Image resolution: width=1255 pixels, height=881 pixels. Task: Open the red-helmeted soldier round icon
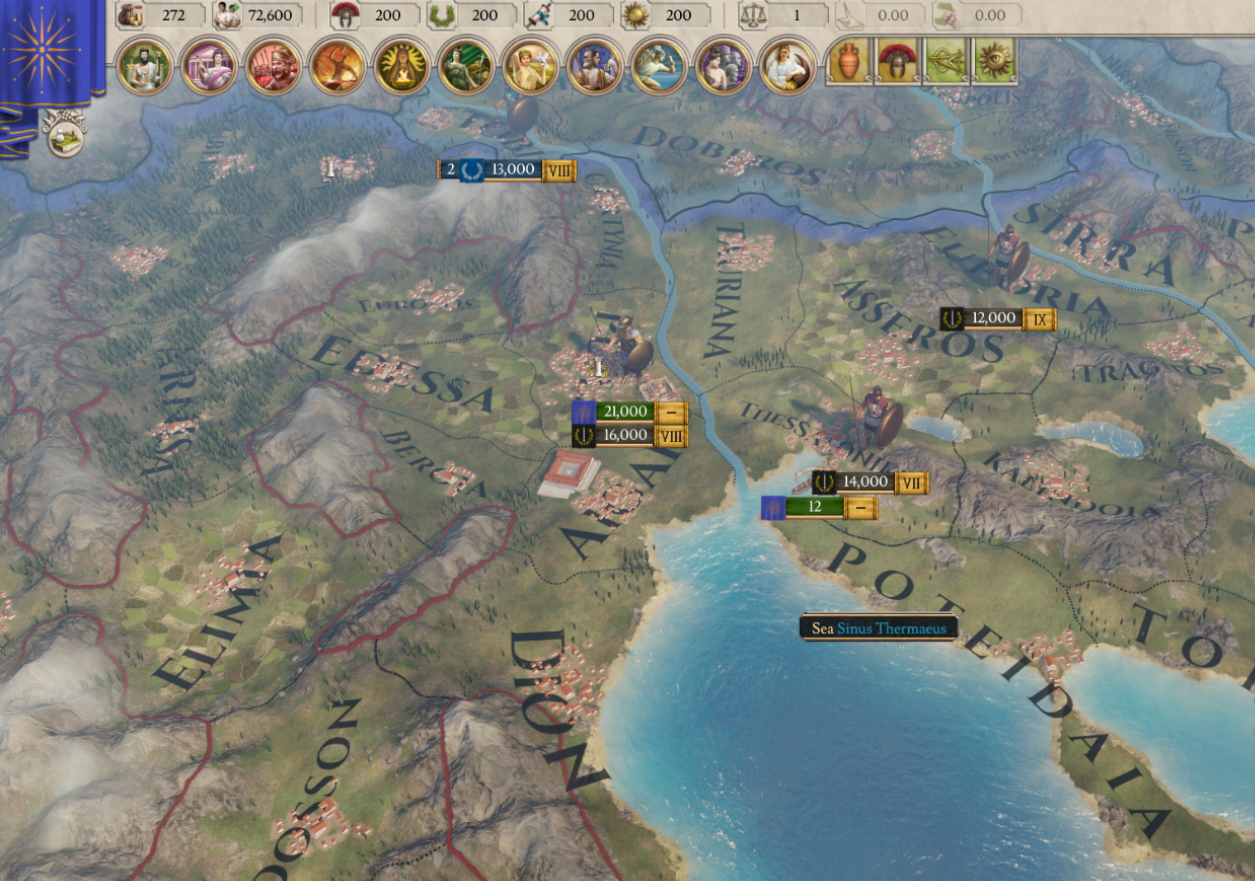tap(273, 66)
